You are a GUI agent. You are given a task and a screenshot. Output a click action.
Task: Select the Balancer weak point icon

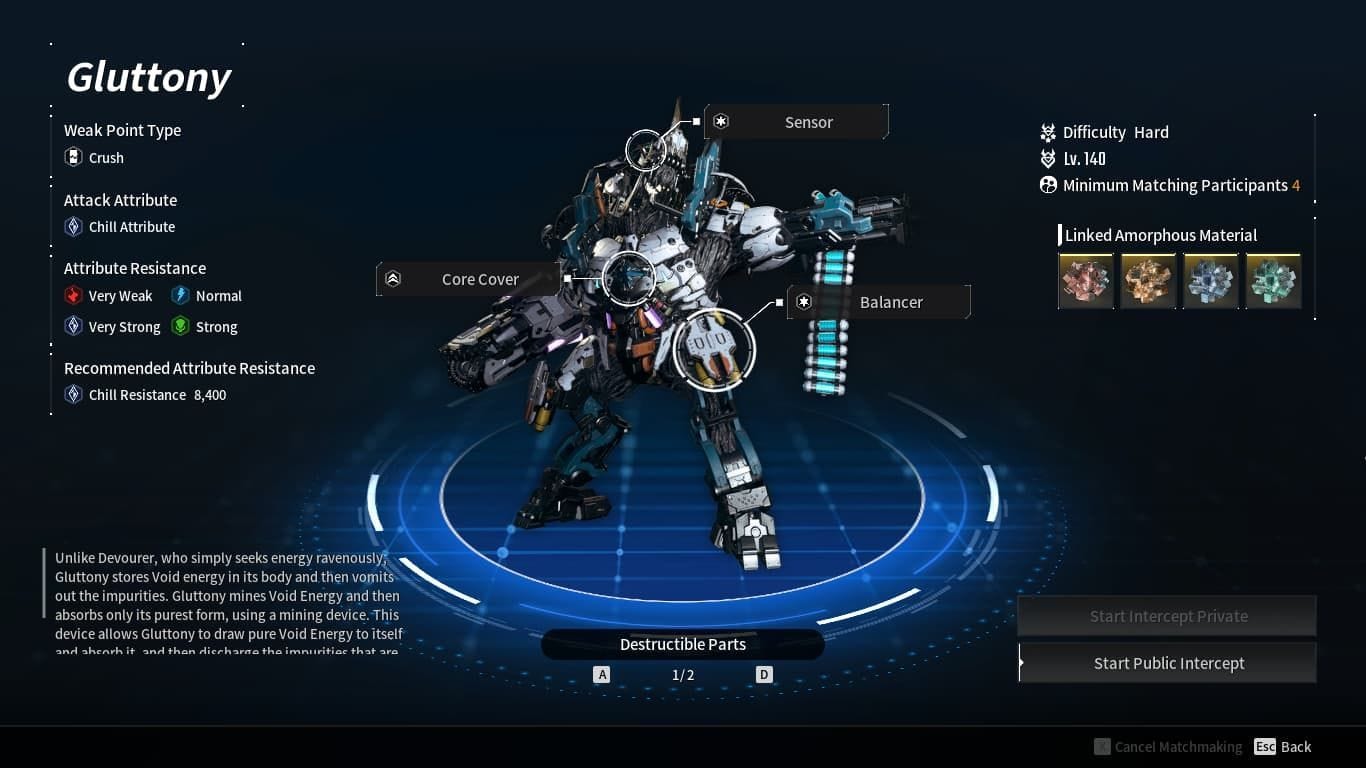[803, 301]
